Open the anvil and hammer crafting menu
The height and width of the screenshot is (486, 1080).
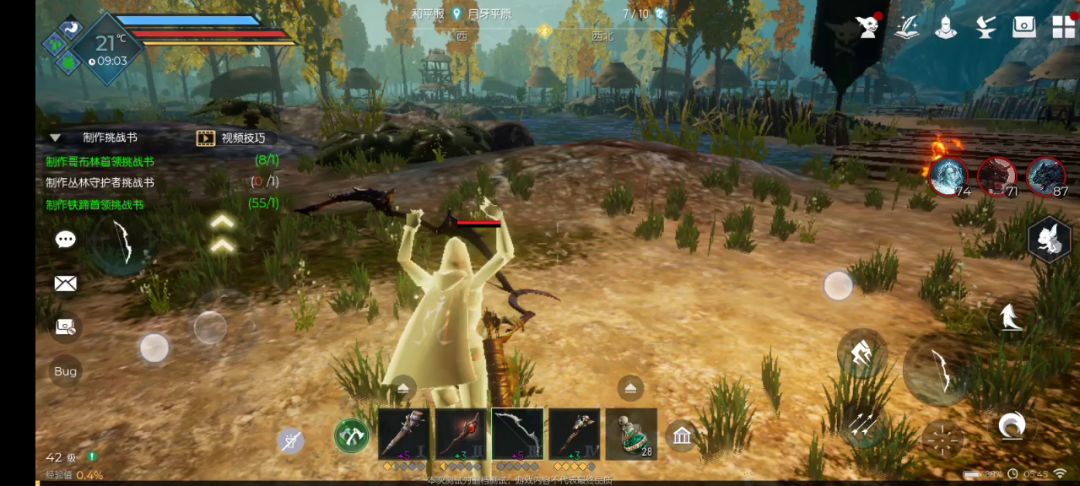click(985, 27)
